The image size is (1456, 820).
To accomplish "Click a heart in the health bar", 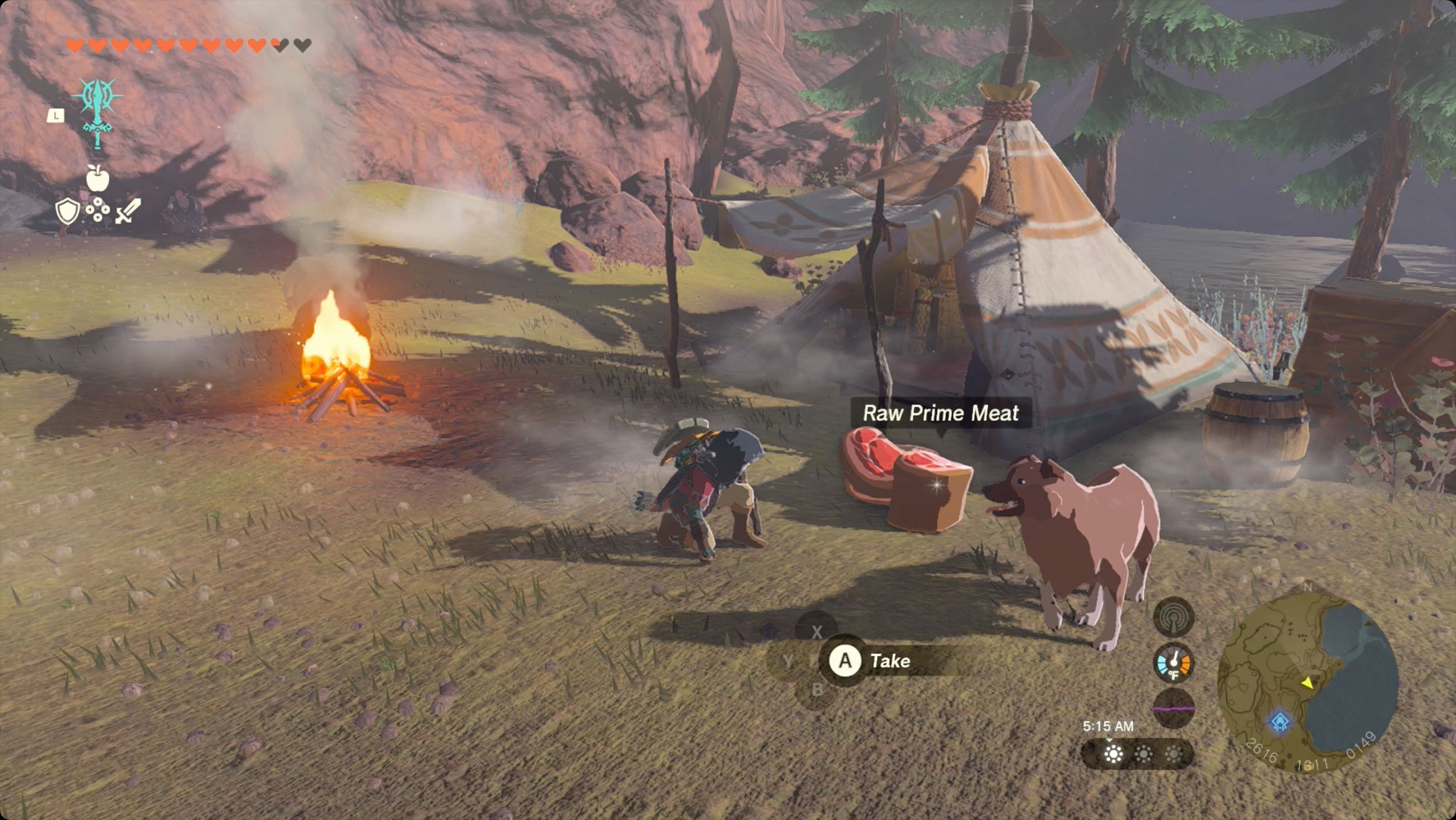I will pos(76,45).
